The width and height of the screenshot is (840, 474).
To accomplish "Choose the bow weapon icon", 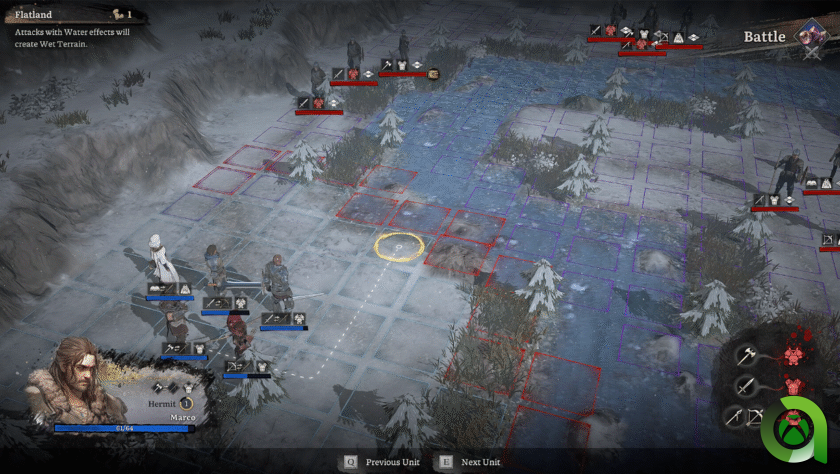I will coord(756,418).
